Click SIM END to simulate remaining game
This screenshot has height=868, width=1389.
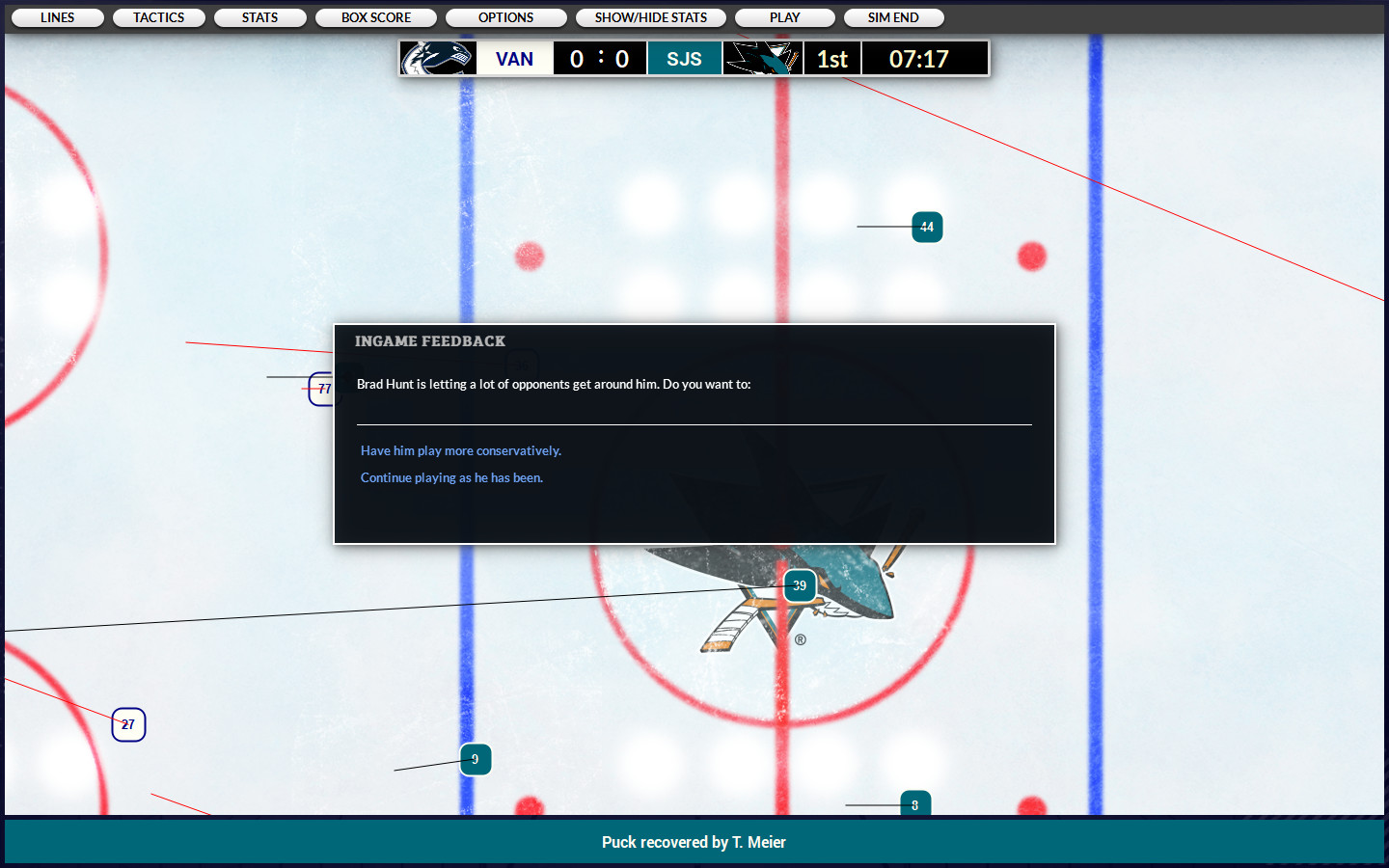[x=893, y=16]
